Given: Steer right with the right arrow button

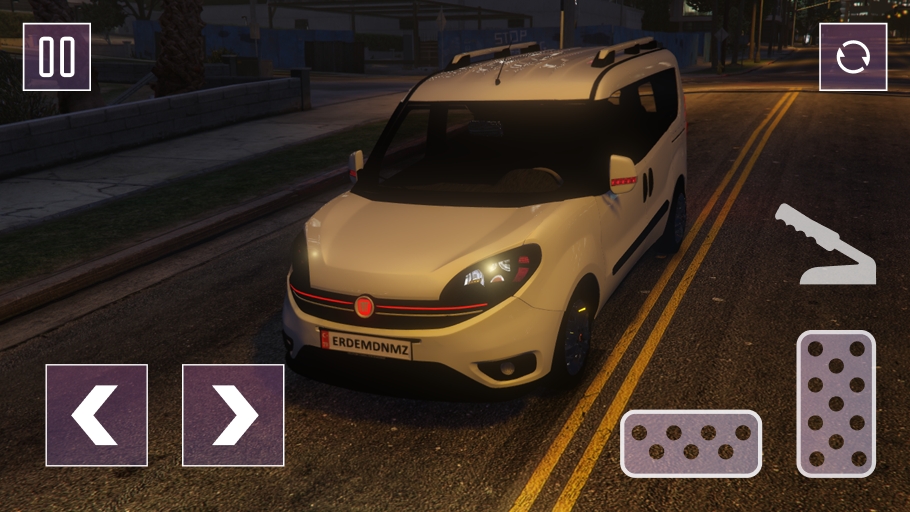Looking at the screenshot, I should (233, 415).
